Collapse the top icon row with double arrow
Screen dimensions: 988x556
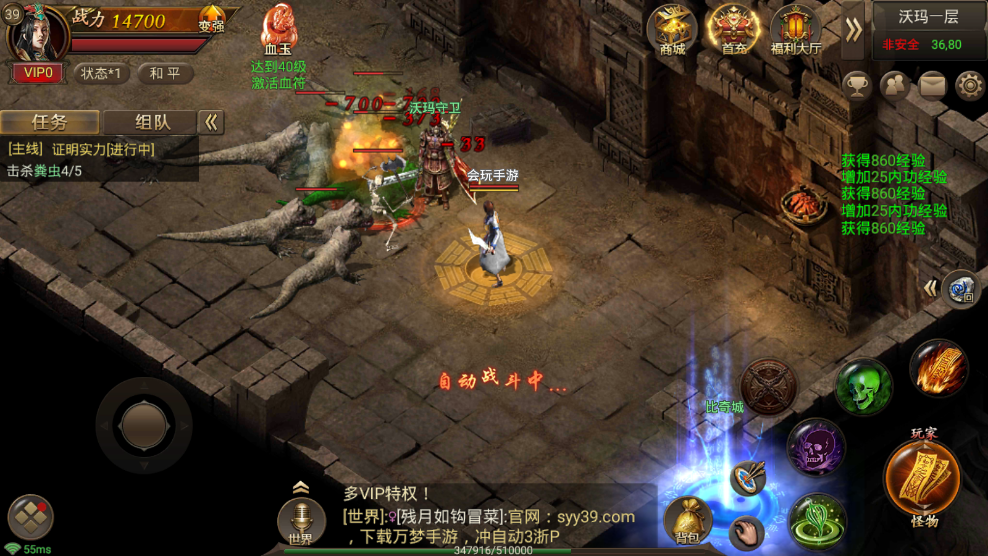pos(853,29)
